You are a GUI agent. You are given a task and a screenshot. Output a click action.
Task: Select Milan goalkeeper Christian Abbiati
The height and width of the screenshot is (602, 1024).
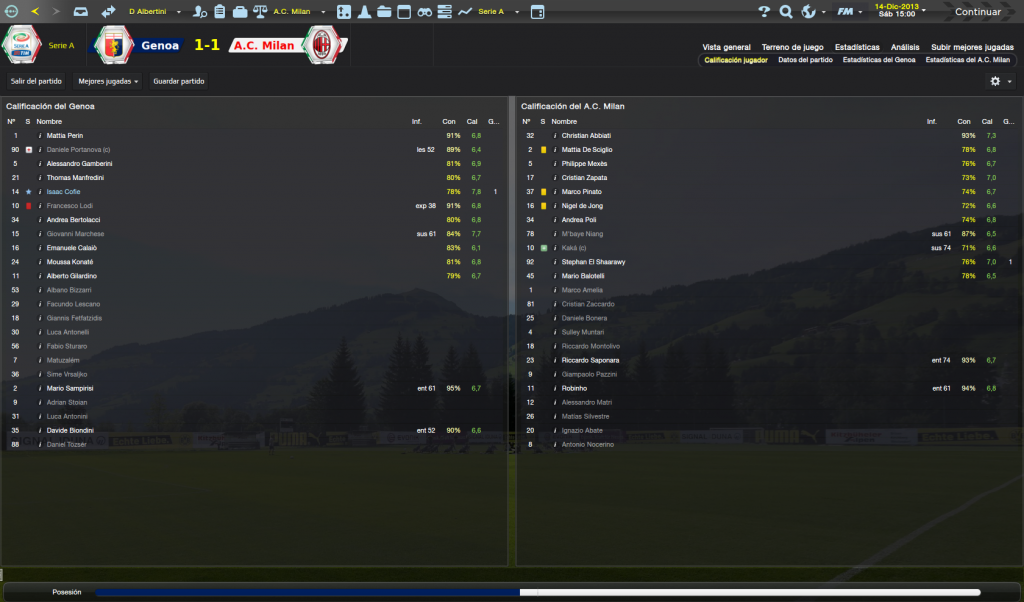click(x=586, y=135)
